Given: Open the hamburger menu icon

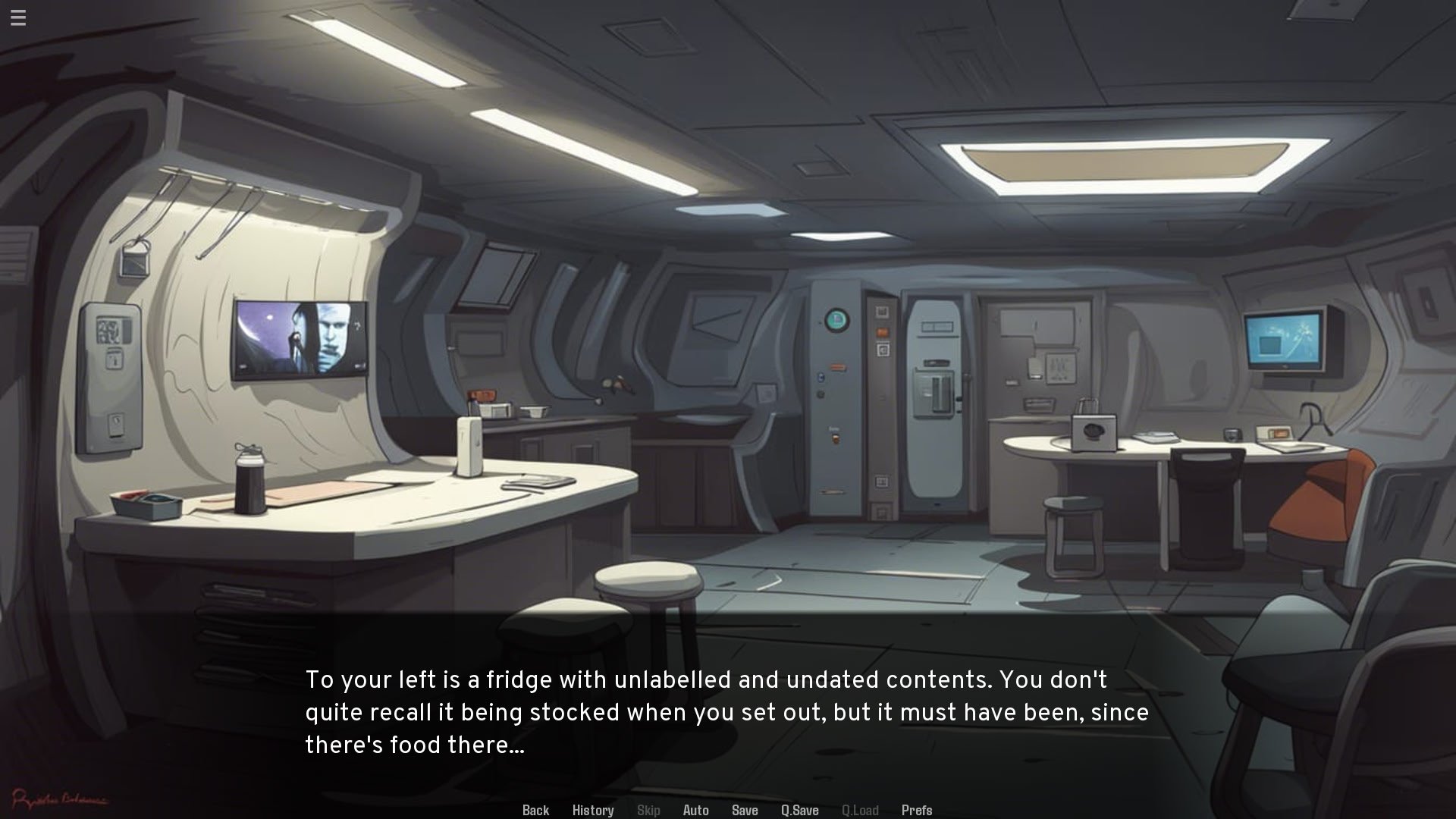Looking at the screenshot, I should [18, 17].
